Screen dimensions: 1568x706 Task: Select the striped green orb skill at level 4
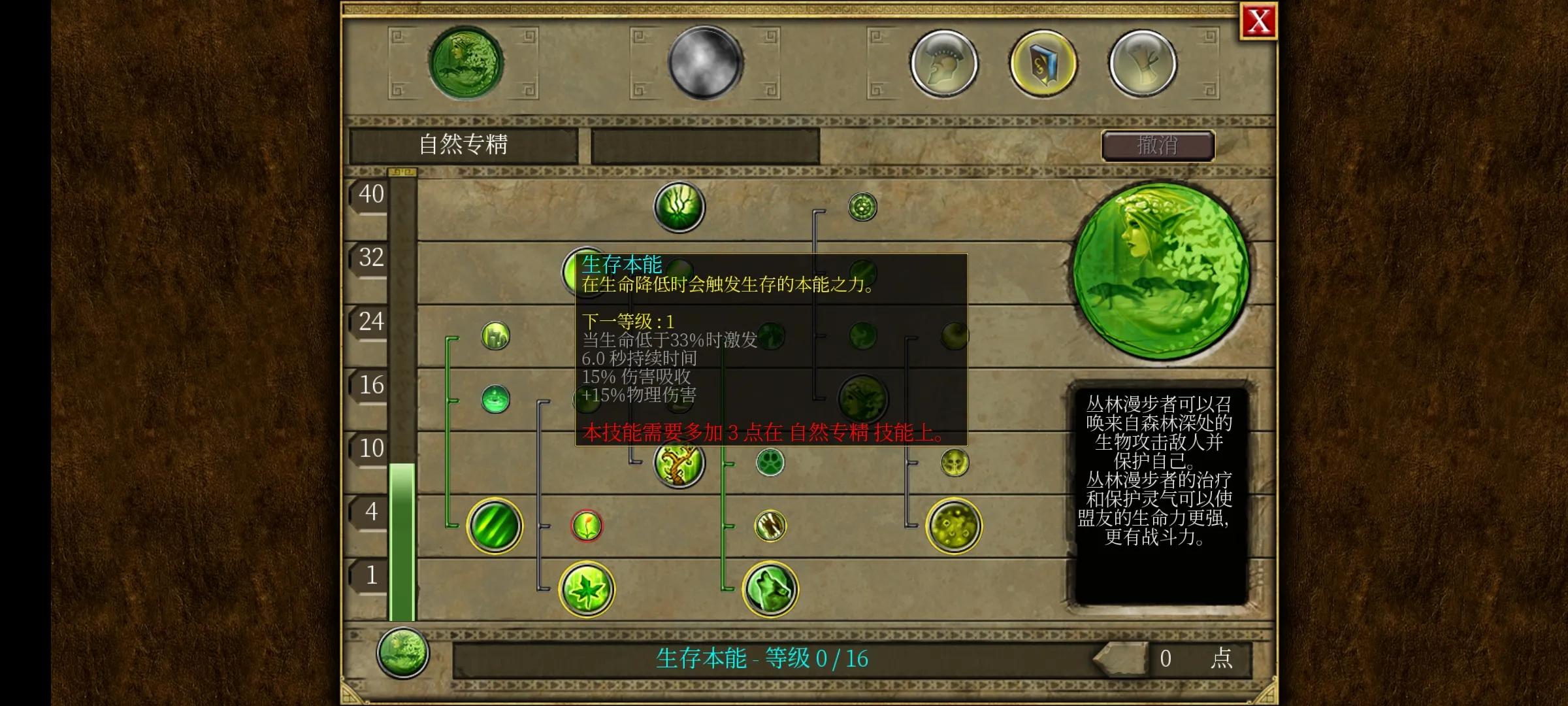[495, 526]
